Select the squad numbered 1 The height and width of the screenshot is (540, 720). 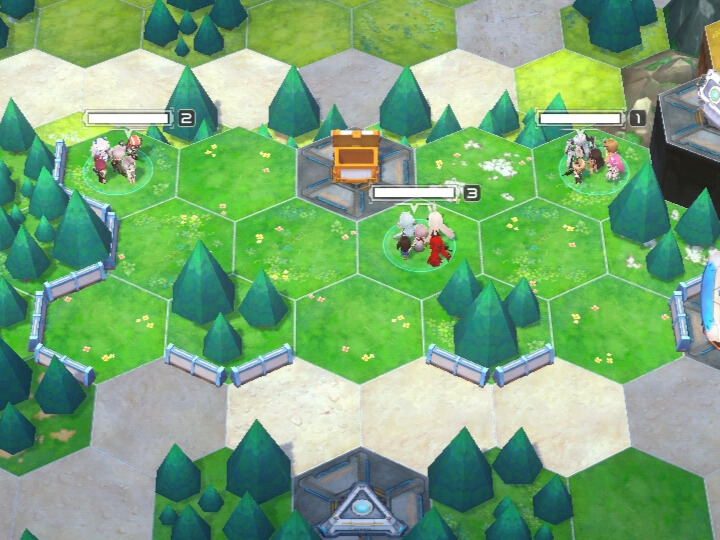click(592, 160)
